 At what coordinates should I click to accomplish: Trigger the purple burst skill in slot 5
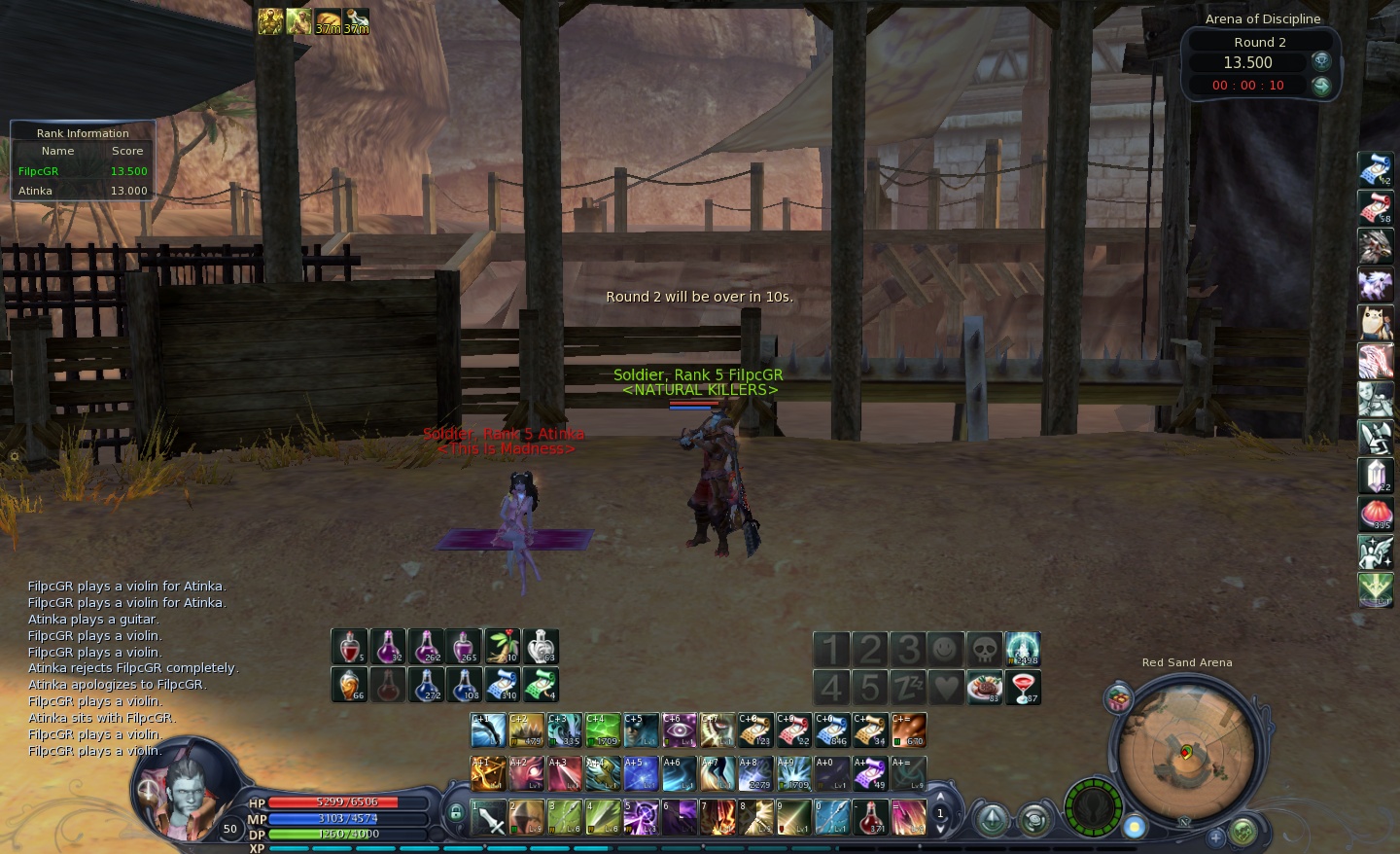641,817
